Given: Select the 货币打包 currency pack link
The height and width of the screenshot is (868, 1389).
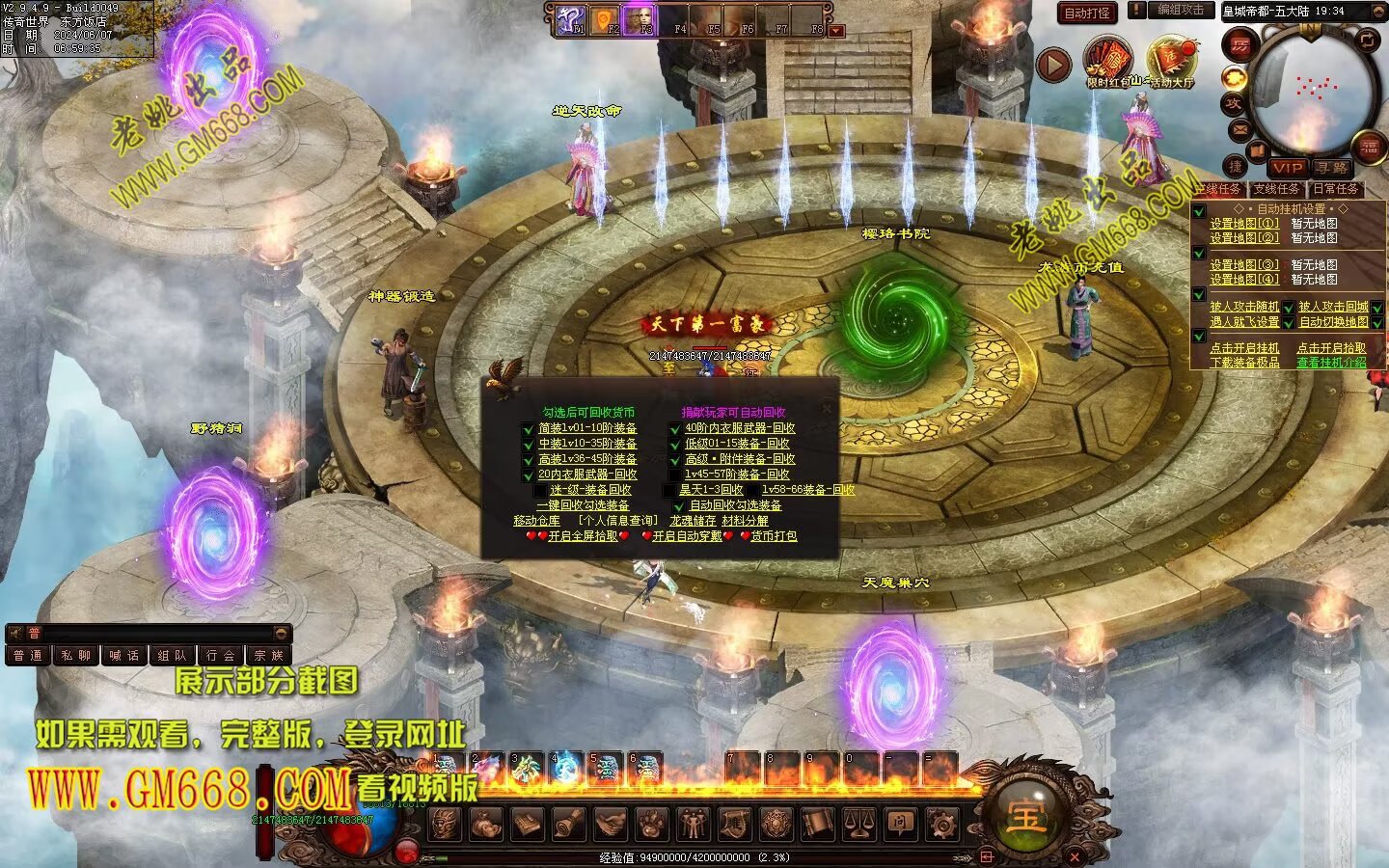Looking at the screenshot, I should click(774, 536).
